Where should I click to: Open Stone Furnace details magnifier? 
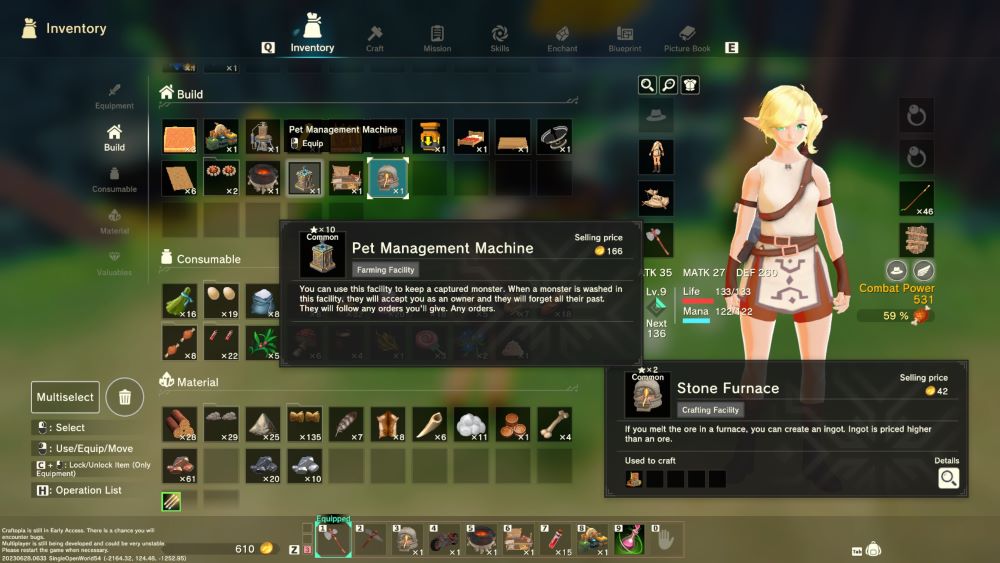click(948, 479)
